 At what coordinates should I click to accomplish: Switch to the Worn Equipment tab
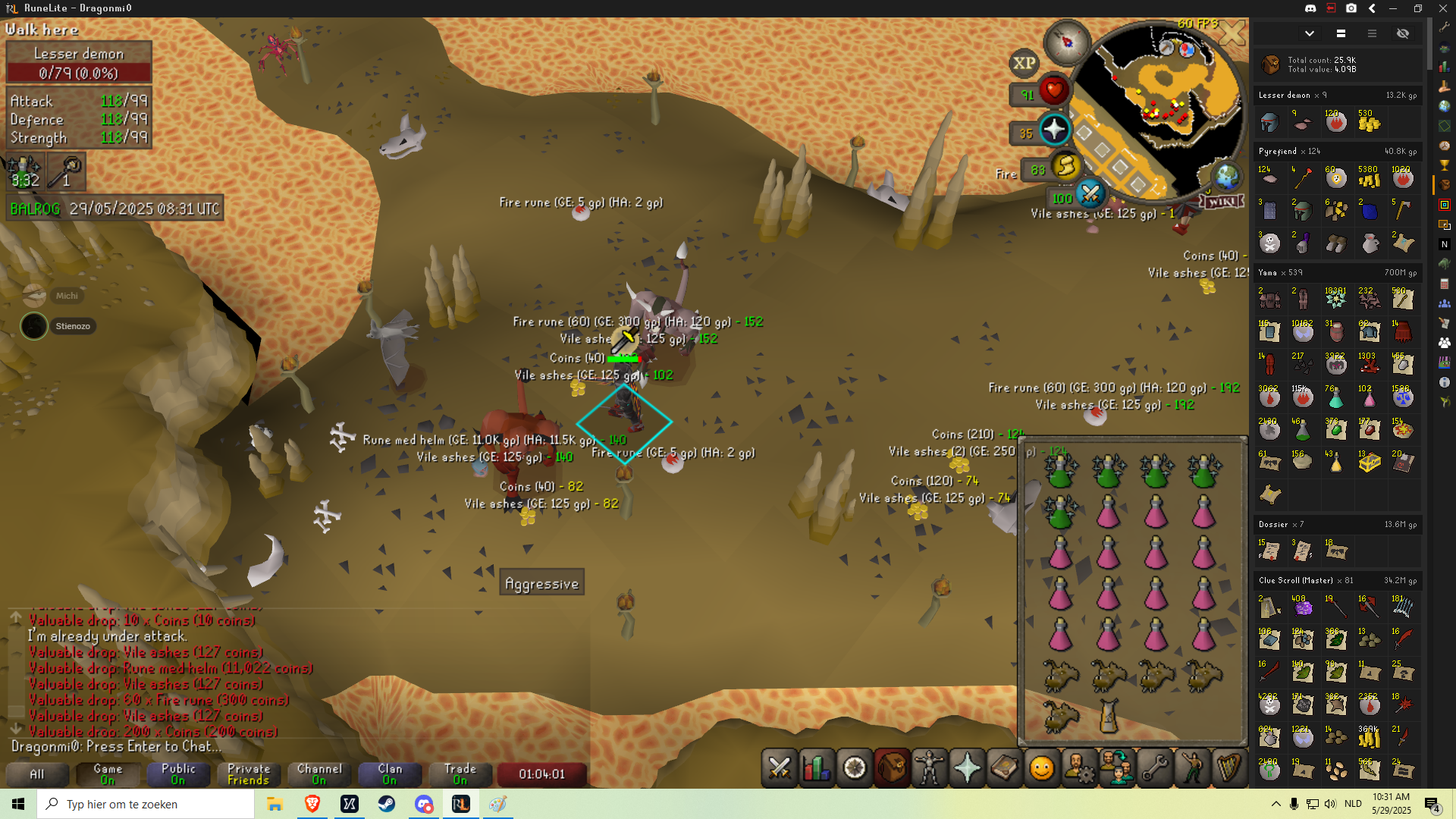coord(930,768)
